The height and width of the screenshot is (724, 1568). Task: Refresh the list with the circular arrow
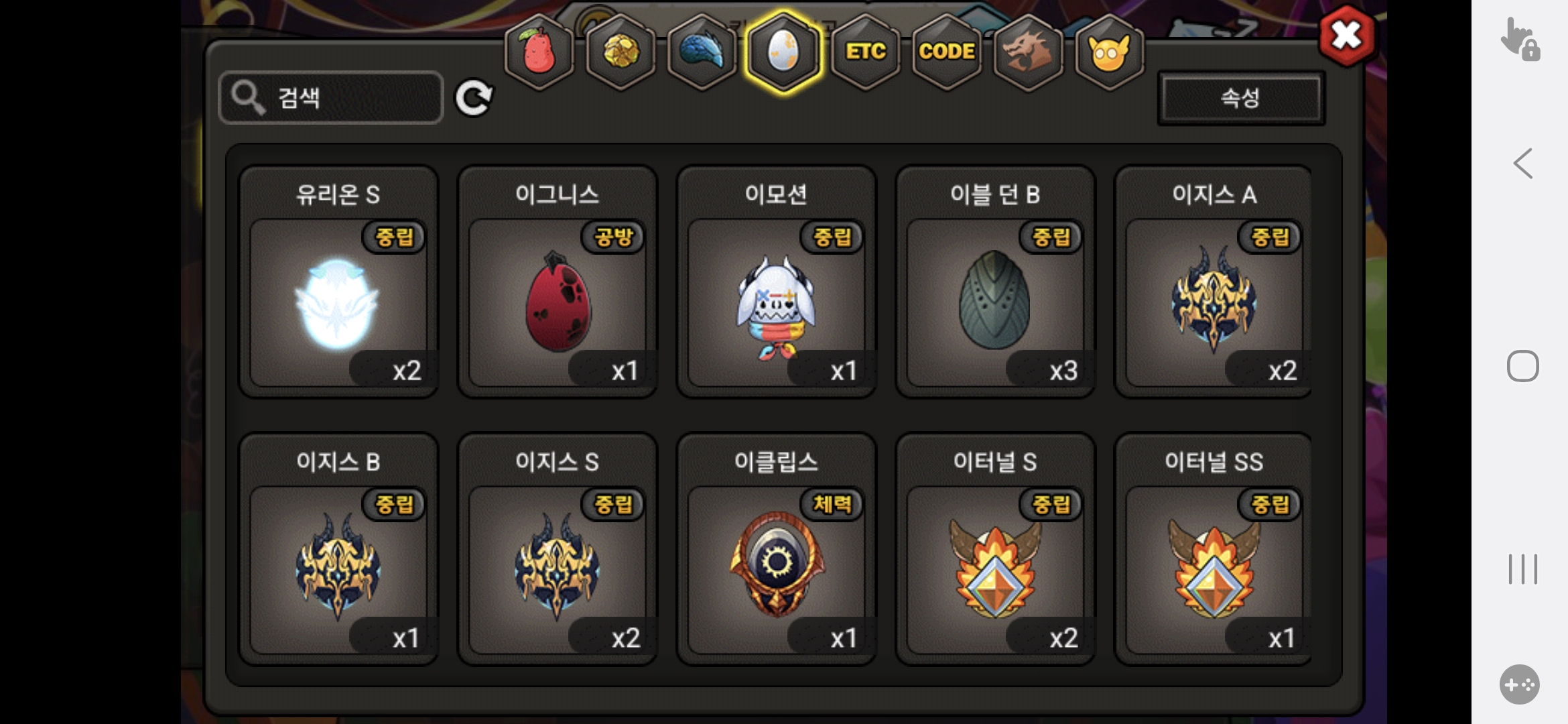pos(474,99)
